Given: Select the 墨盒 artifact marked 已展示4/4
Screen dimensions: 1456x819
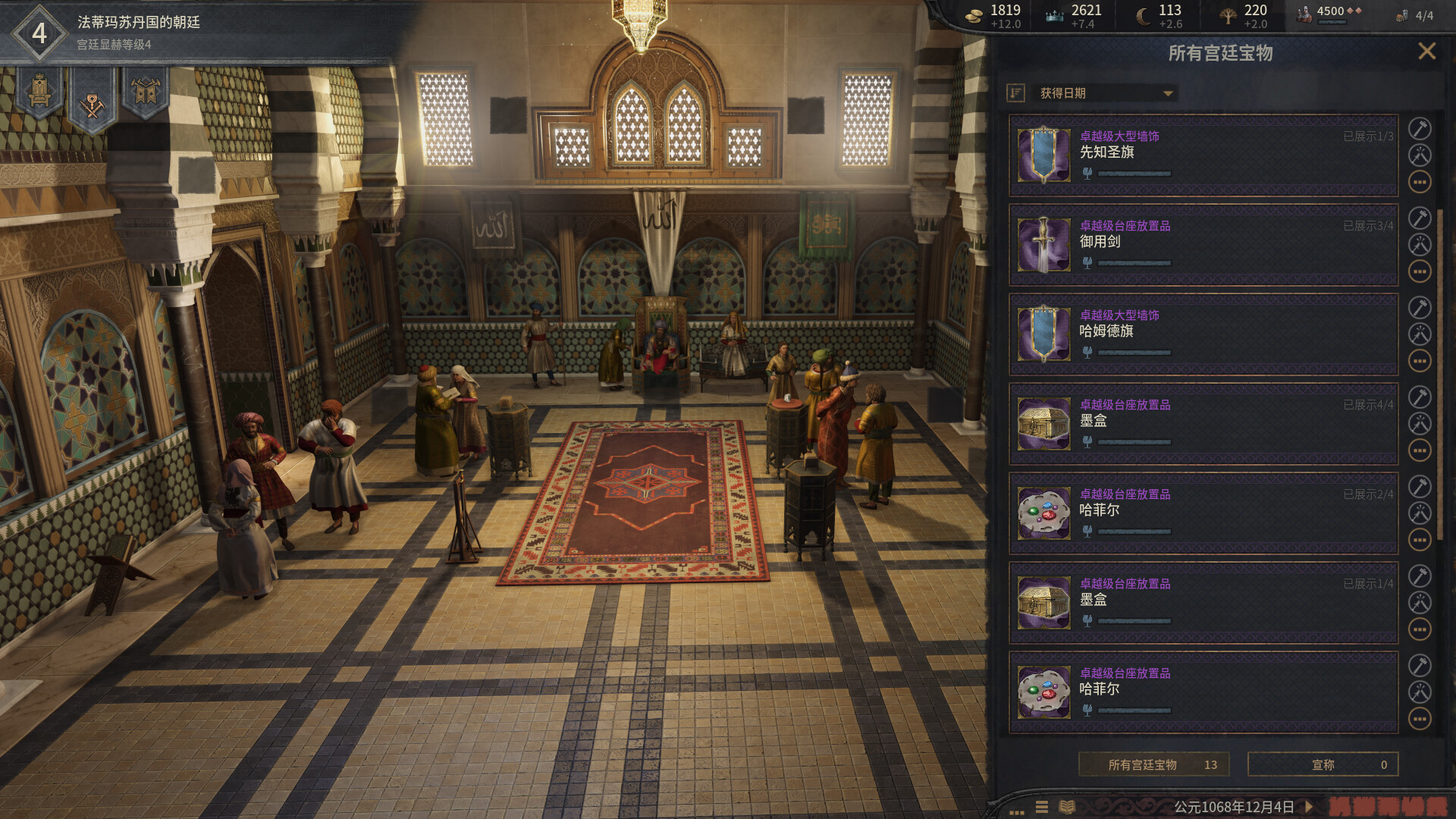Looking at the screenshot, I should [1203, 423].
